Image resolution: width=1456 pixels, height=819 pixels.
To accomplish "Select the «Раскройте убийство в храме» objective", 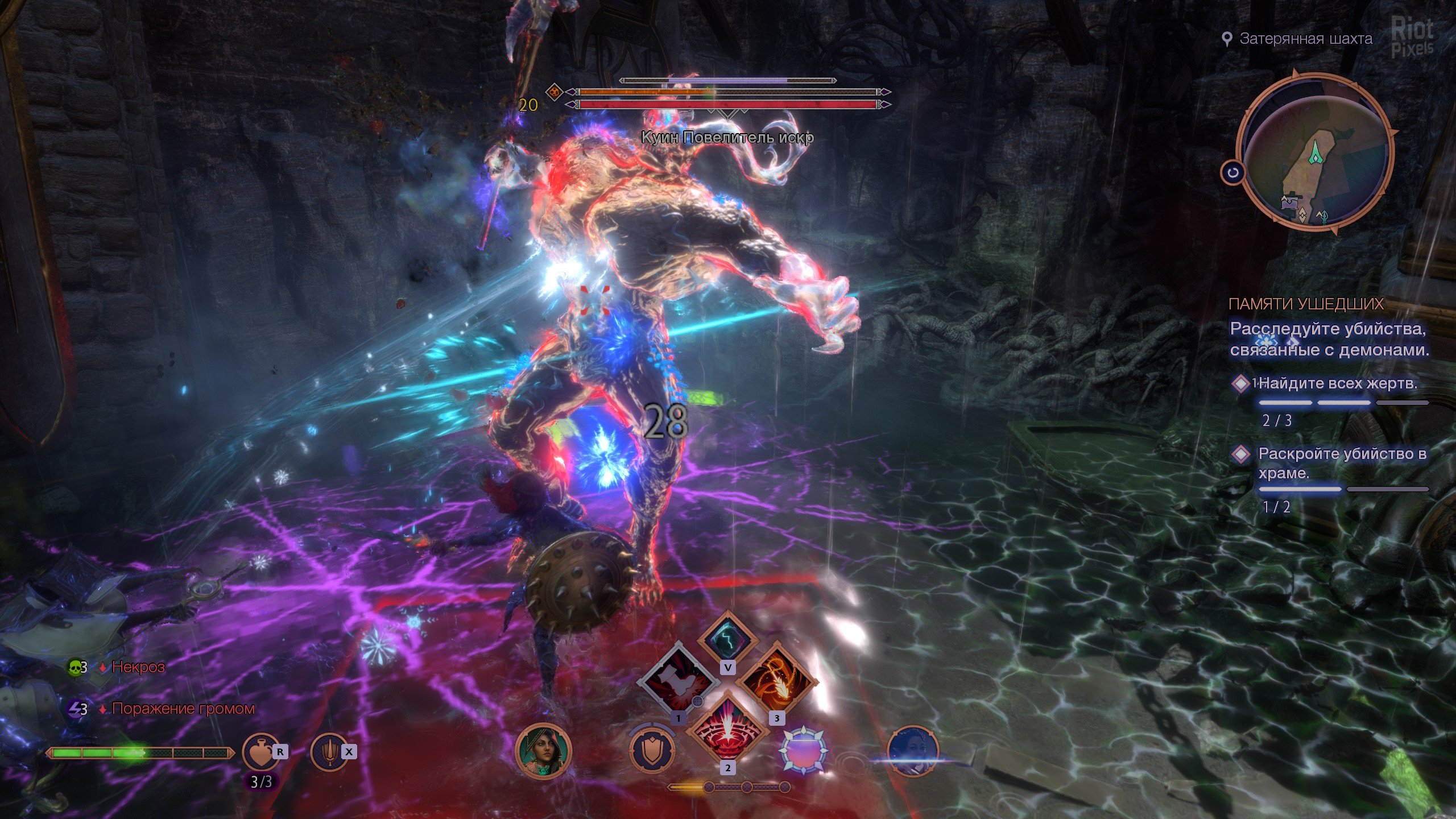I will click(1341, 463).
